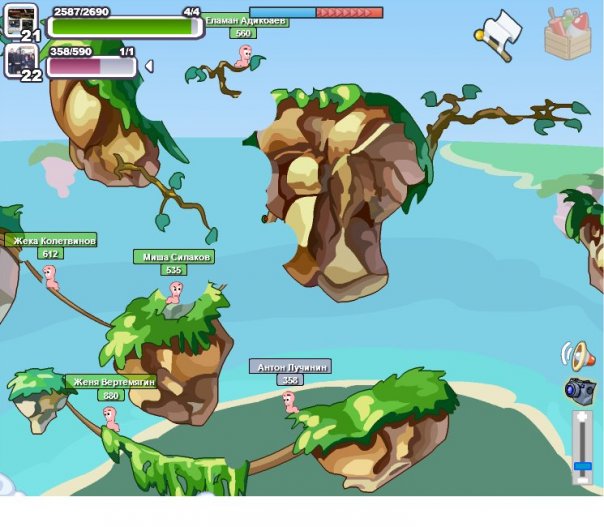
Task: Click the small arrow beside the pink team bar
Action: tap(149, 67)
